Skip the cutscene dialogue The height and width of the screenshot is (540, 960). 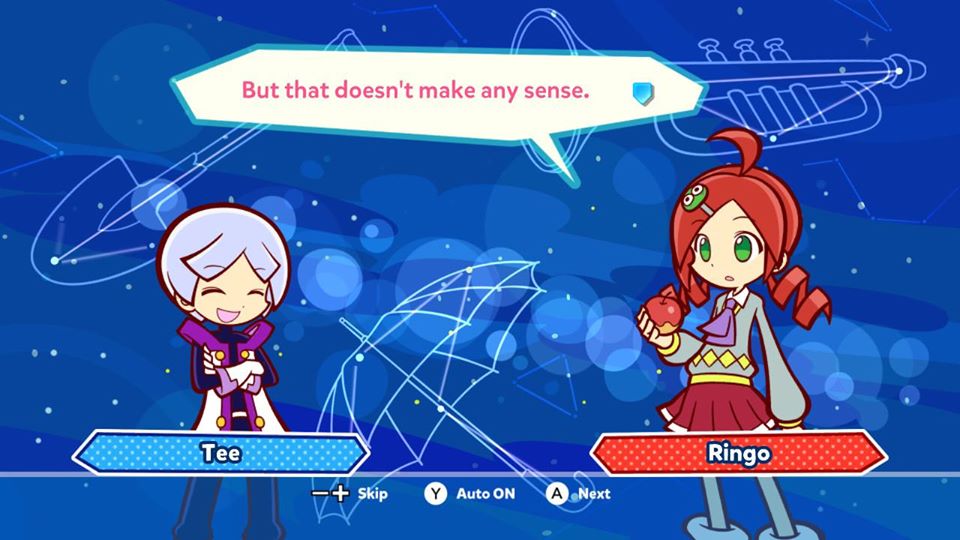point(350,493)
